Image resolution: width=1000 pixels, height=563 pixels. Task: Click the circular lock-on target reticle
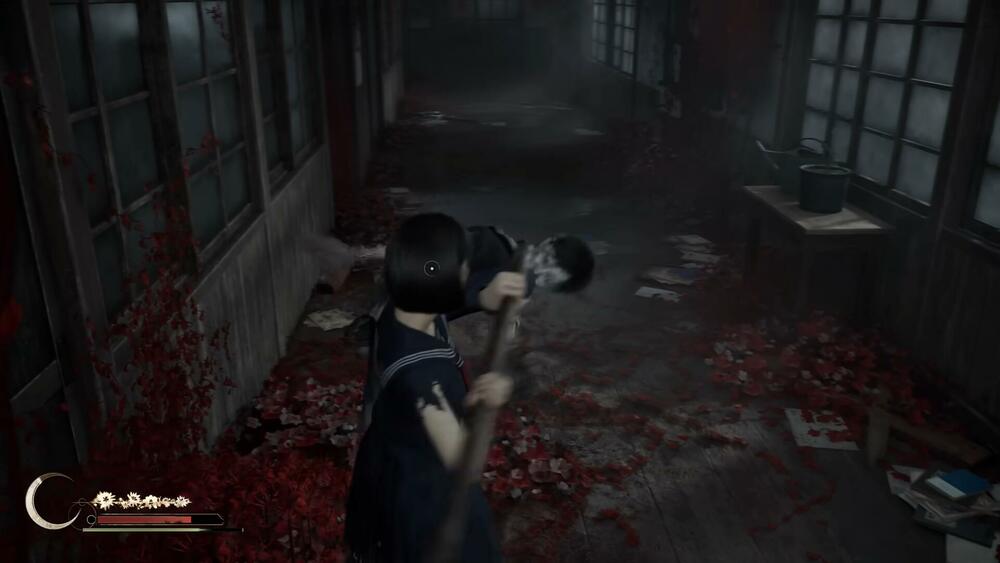click(x=431, y=267)
